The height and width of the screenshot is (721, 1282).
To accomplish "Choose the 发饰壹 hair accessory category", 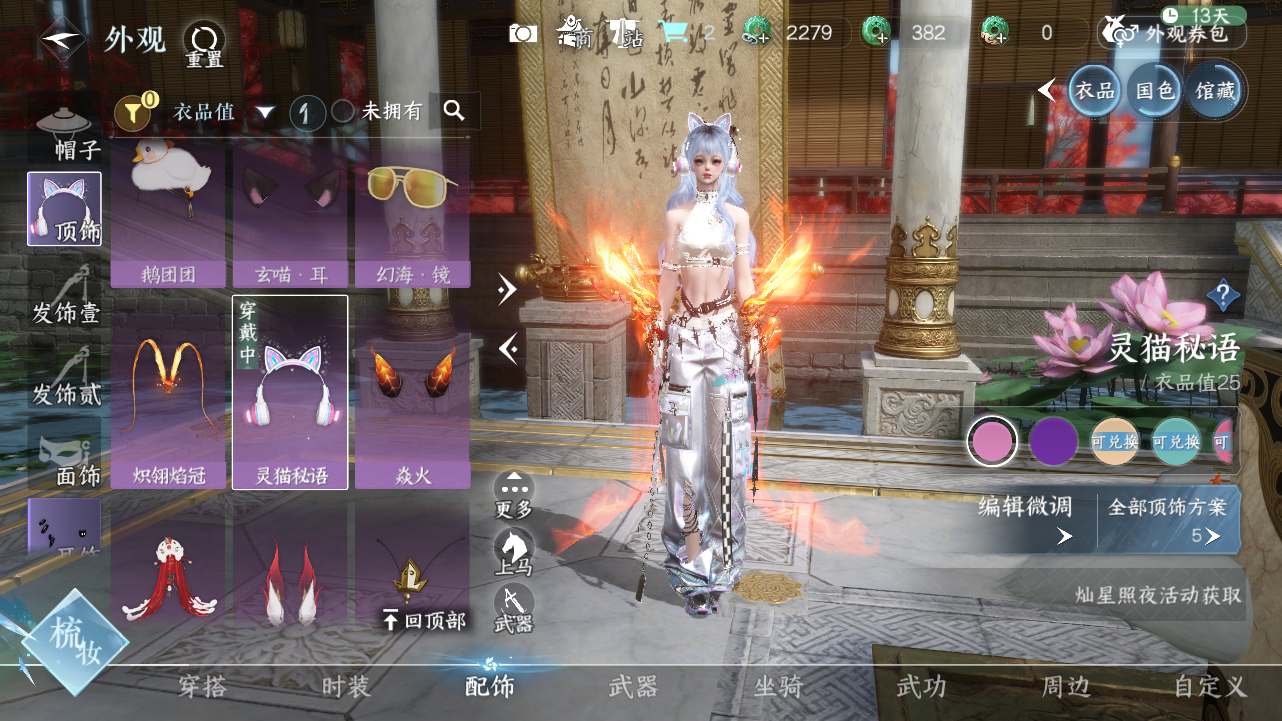I will click(x=66, y=295).
